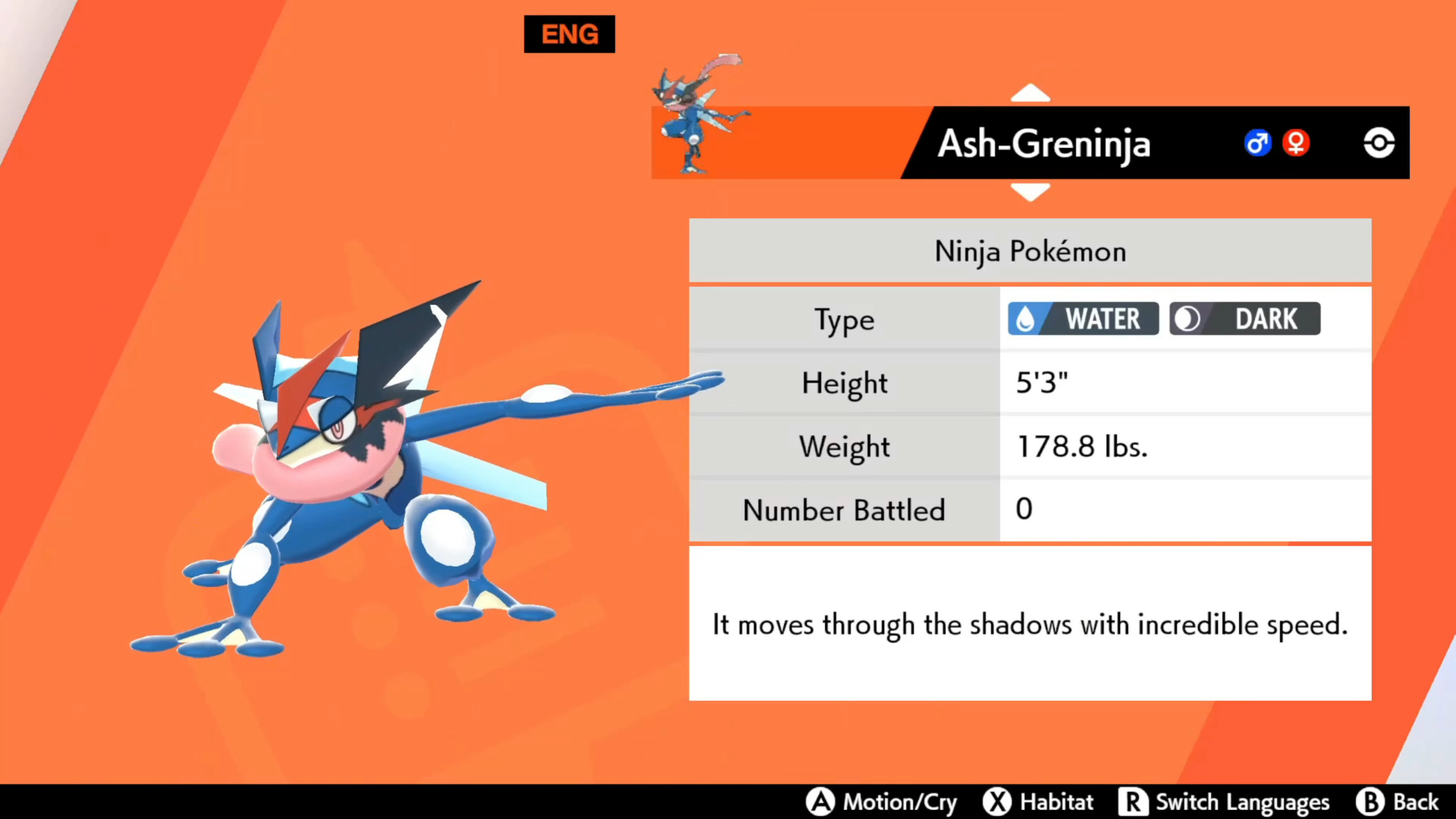Click the Back option label
This screenshot has width=1456, height=819.
tap(1410, 802)
